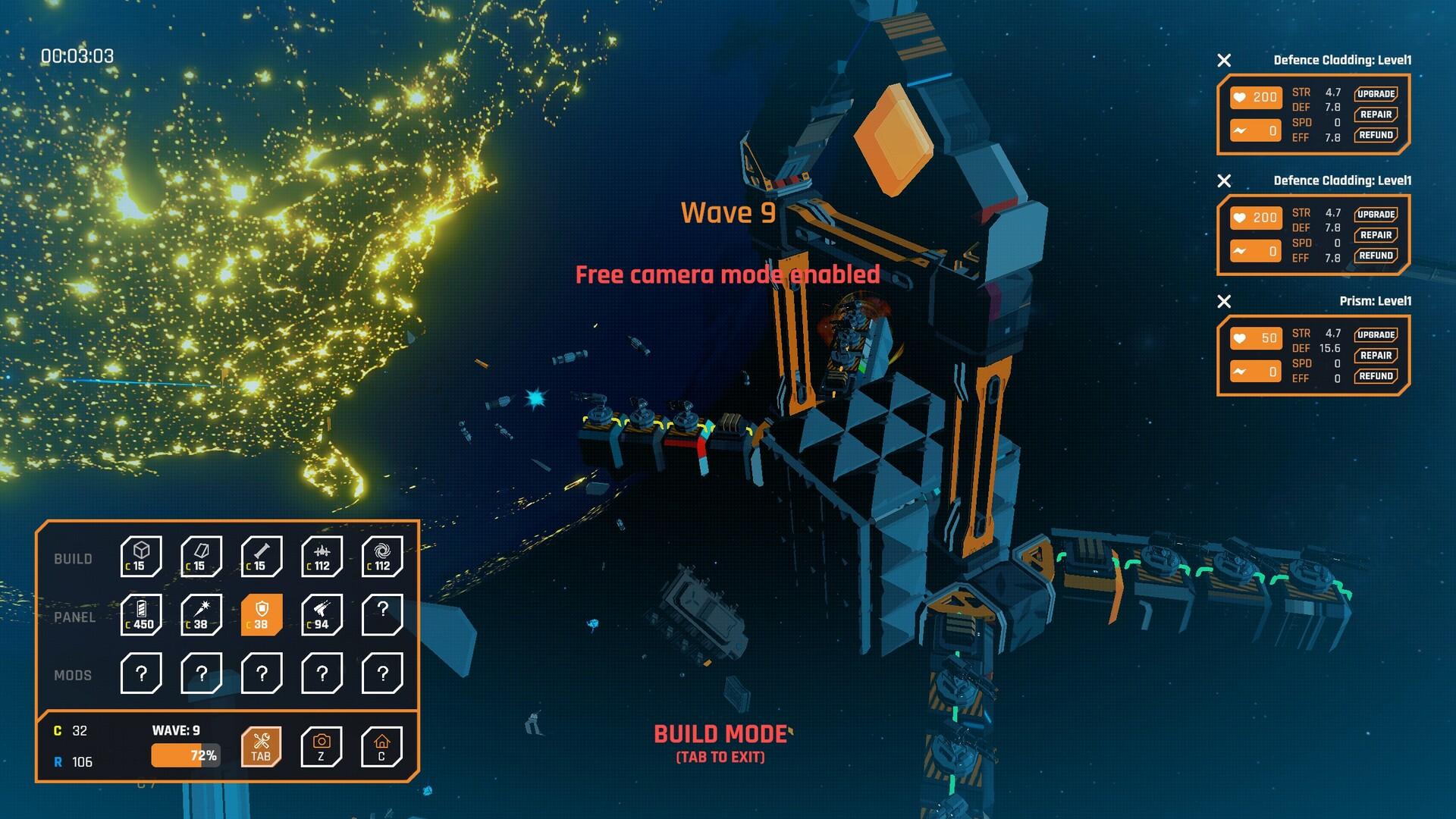Viewport: 1456px width, 819px height.
Task: Select the fighter ship build item
Action: pyautogui.click(x=322, y=556)
